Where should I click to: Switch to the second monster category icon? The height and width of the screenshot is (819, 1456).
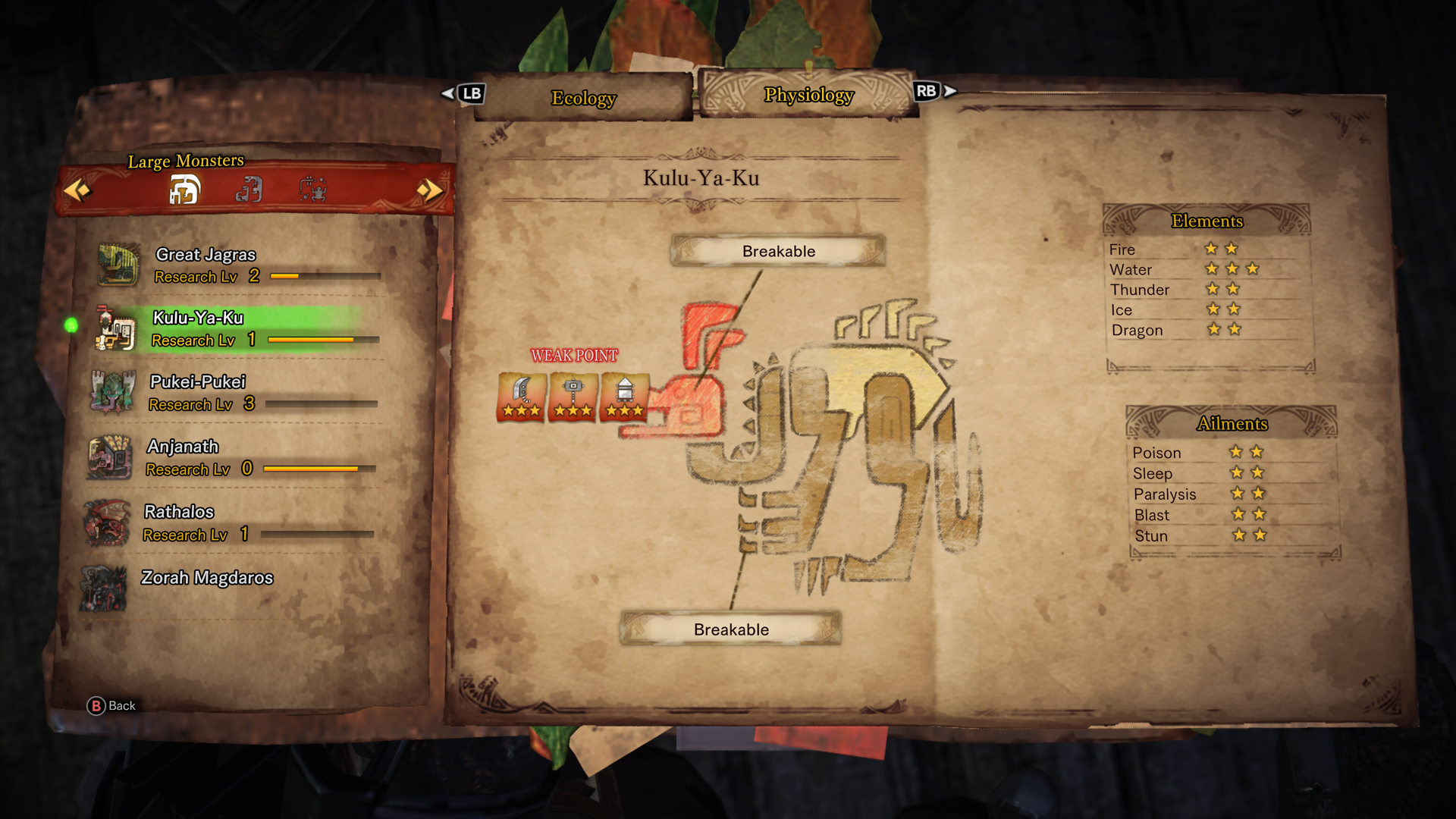point(249,190)
